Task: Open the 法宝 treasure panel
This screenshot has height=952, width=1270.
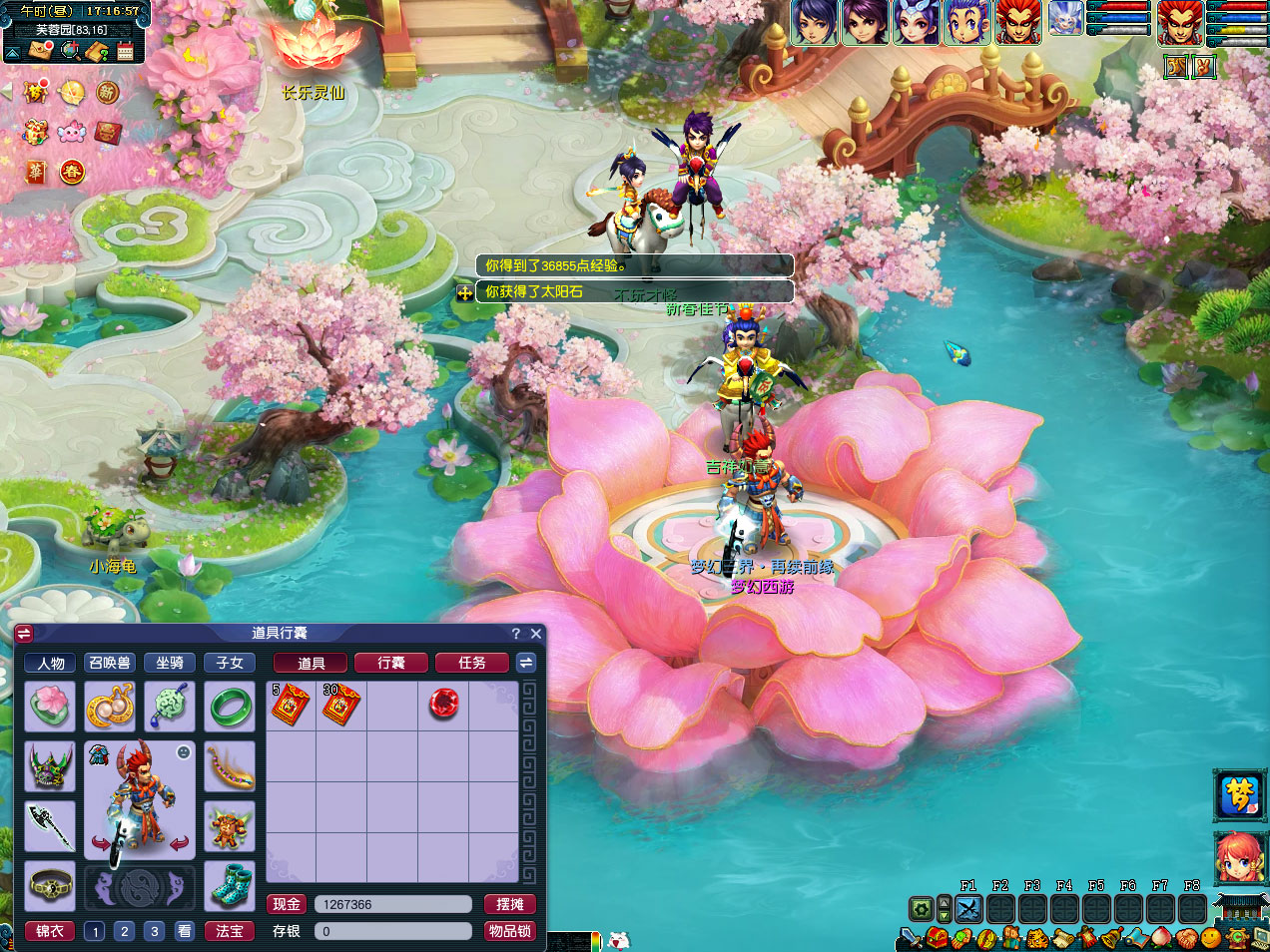Action: tap(230, 931)
